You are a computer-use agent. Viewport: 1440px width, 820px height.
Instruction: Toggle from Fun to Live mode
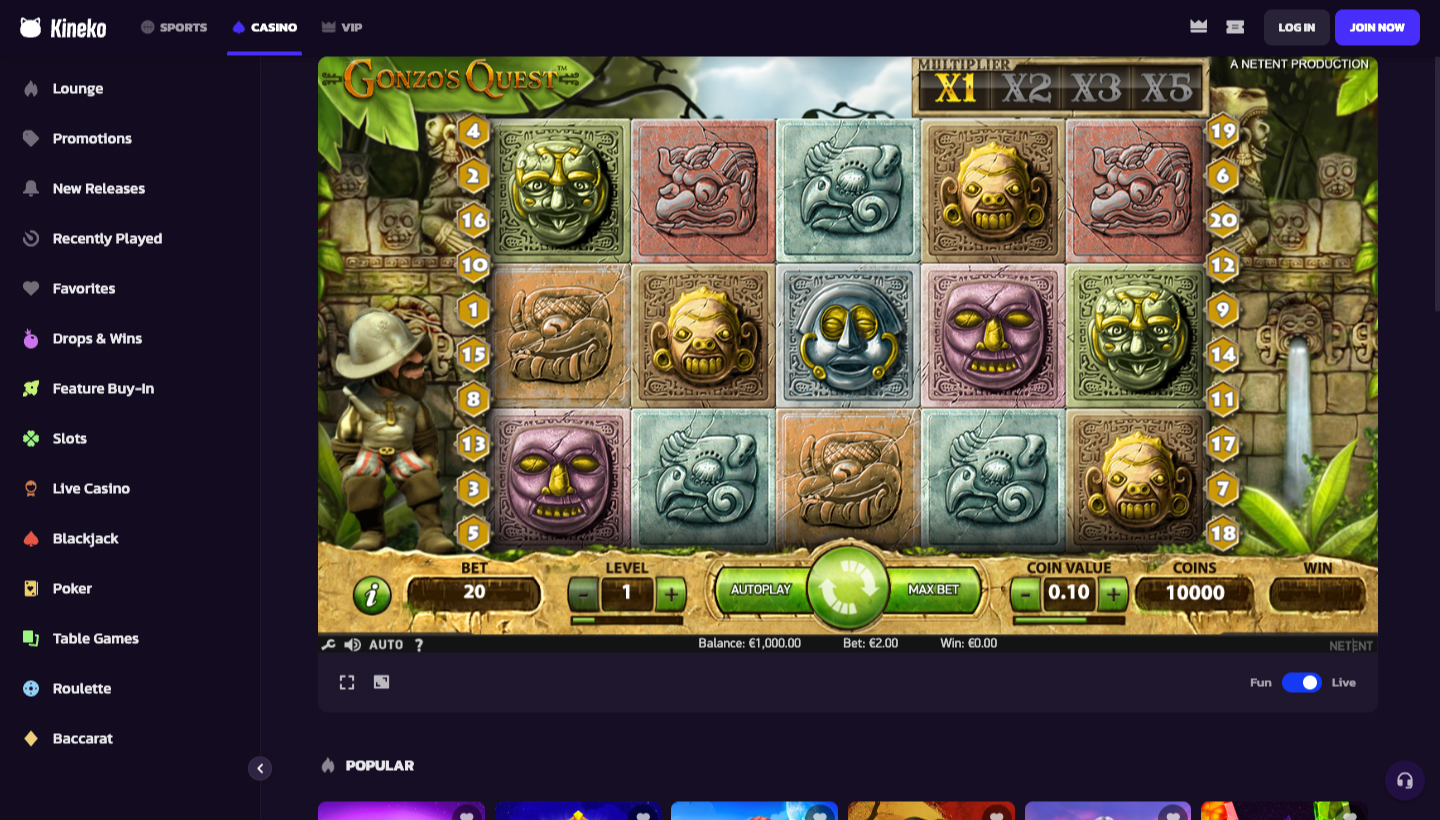(x=1301, y=681)
